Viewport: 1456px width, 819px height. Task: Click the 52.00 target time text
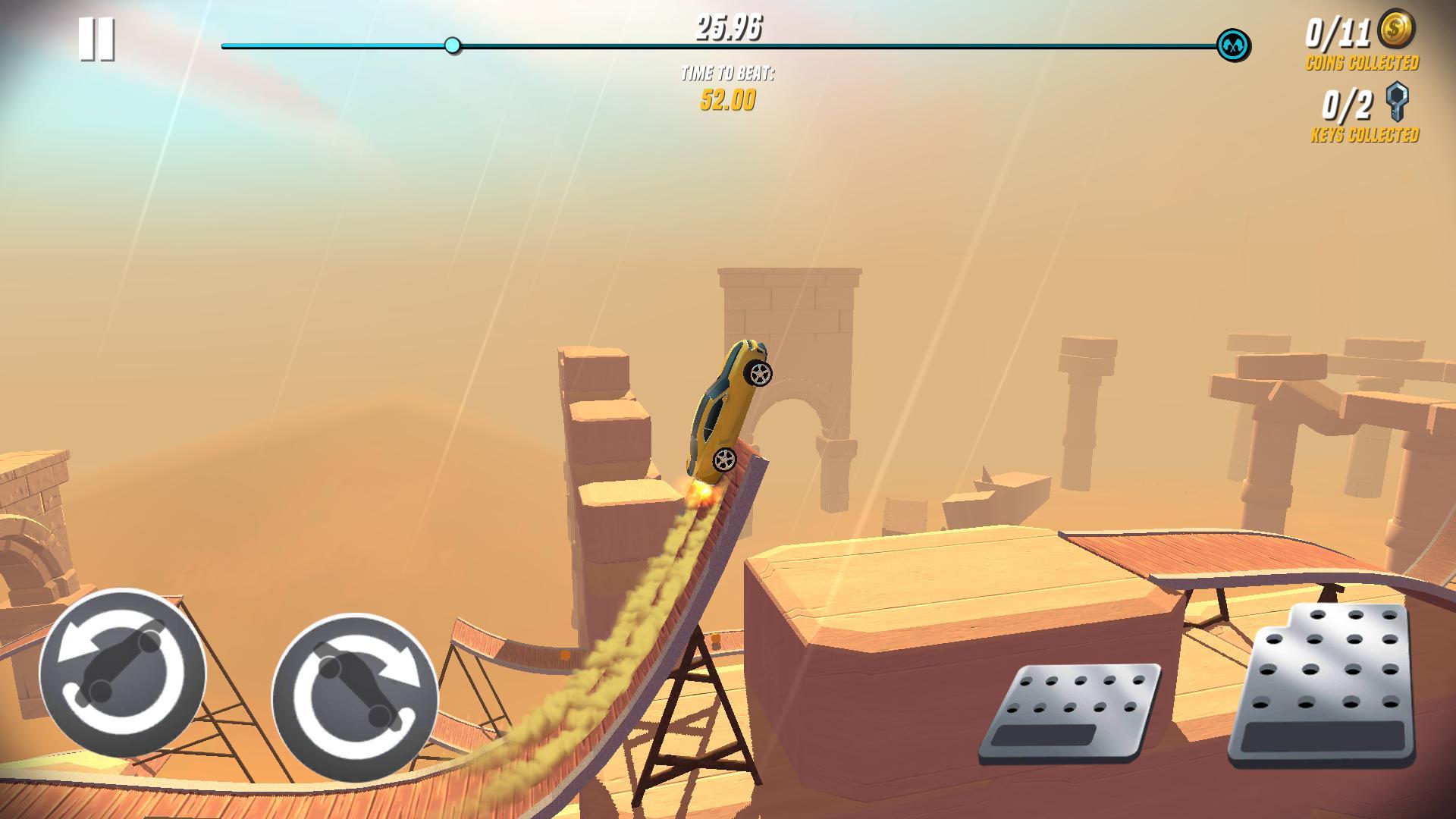726,99
